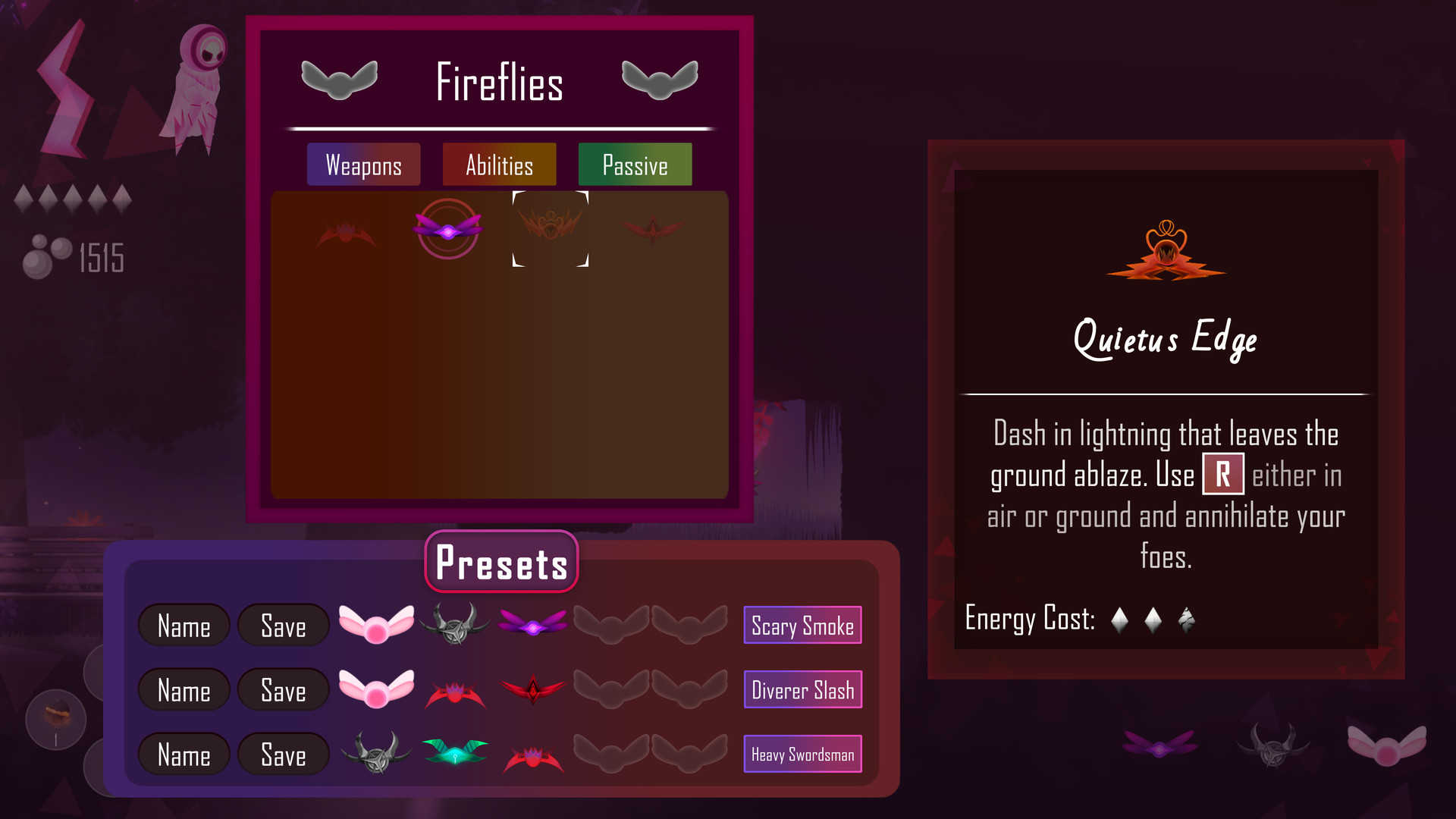The image size is (1456, 819).
Task: Open the Diverer Slash preset
Action: 802,689
